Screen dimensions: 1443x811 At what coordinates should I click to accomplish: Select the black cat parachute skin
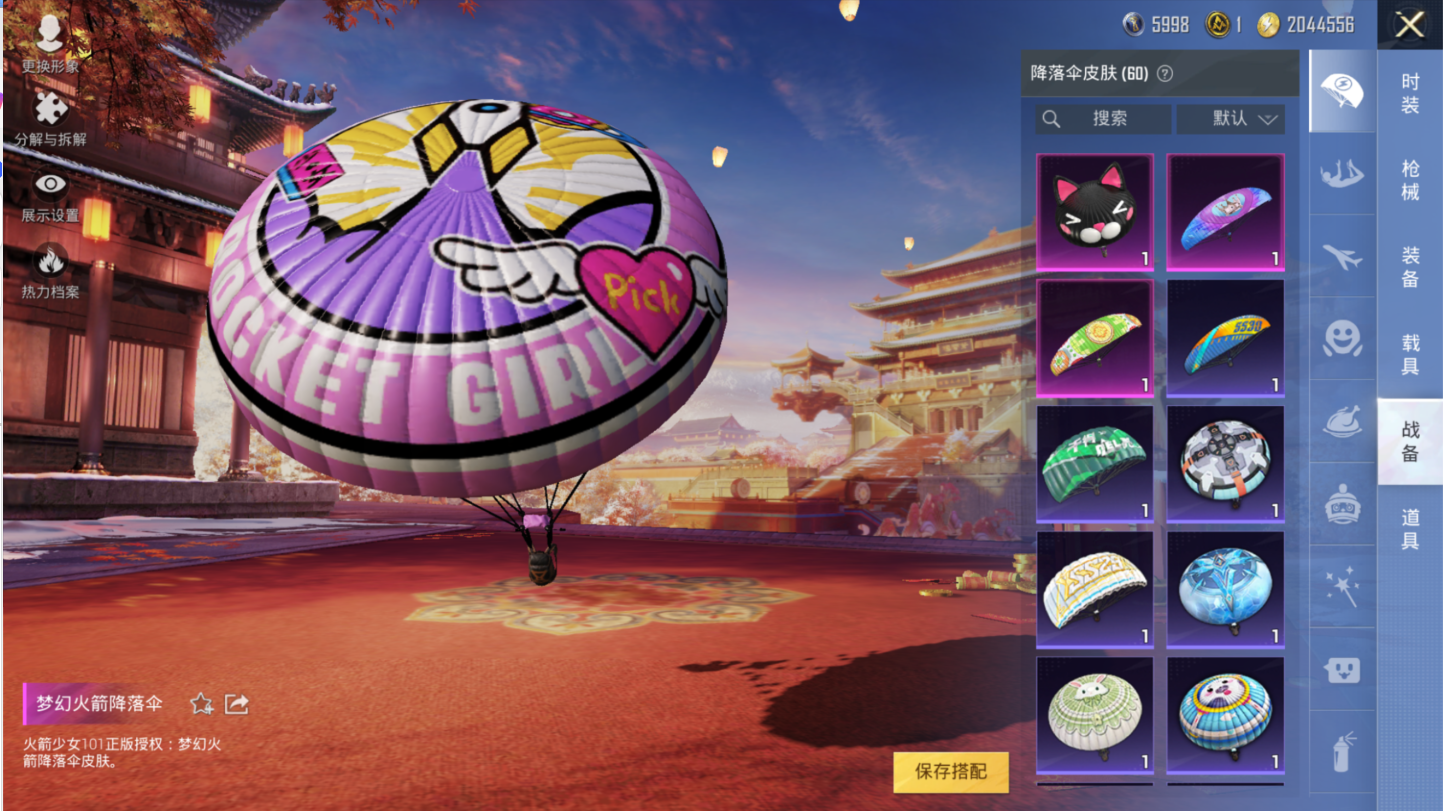pyautogui.click(x=1095, y=212)
